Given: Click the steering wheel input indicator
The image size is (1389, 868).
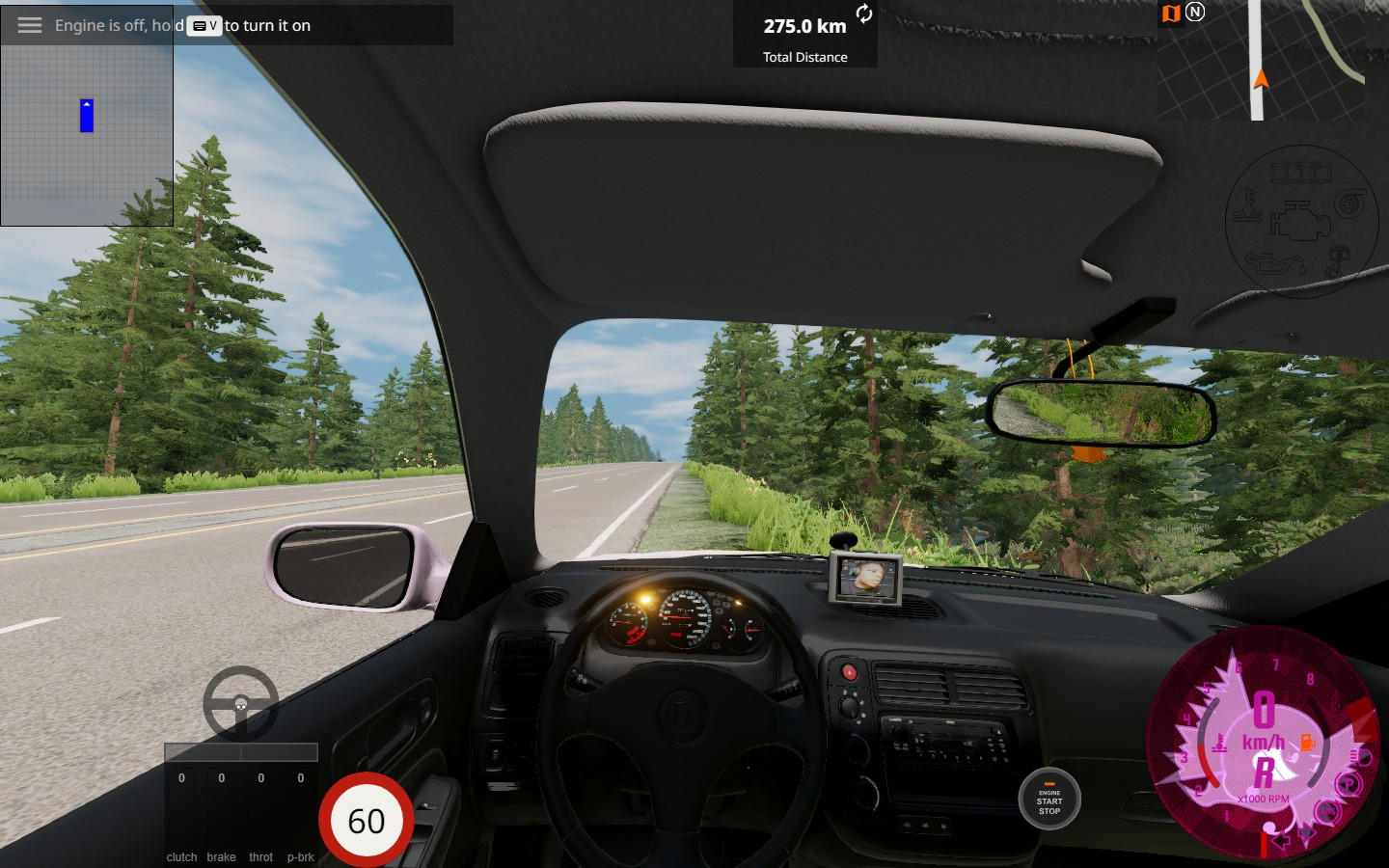Looking at the screenshot, I should click(241, 704).
